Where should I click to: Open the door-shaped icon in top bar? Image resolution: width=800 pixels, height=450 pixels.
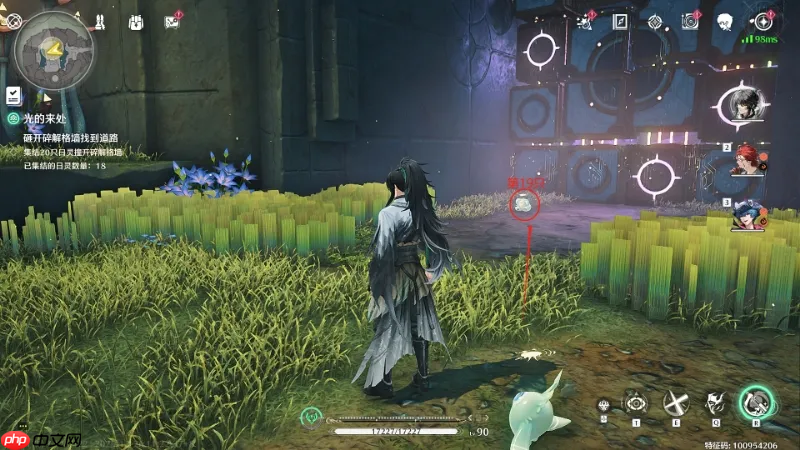point(620,21)
